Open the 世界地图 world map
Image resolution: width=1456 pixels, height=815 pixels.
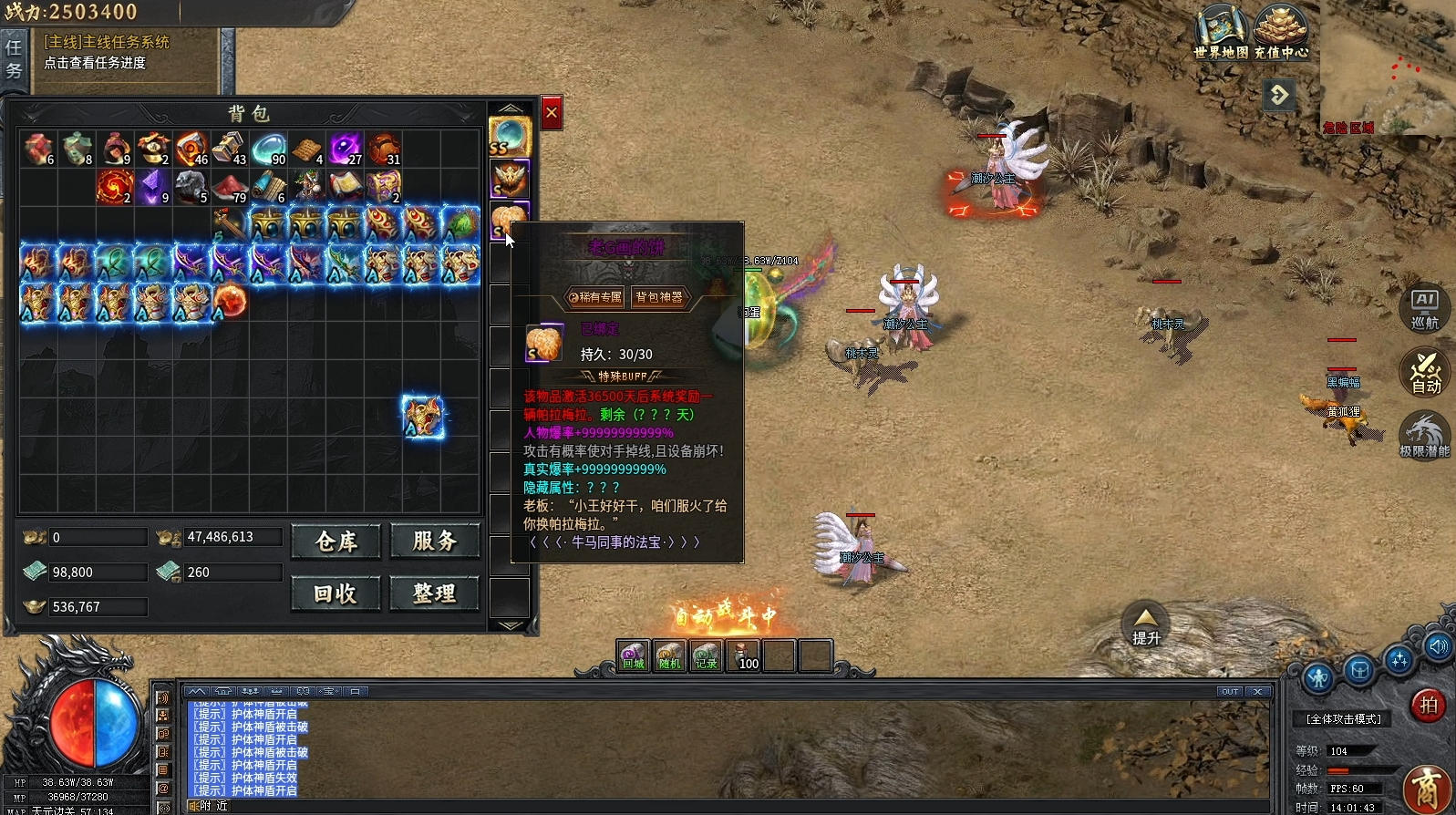1221,32
